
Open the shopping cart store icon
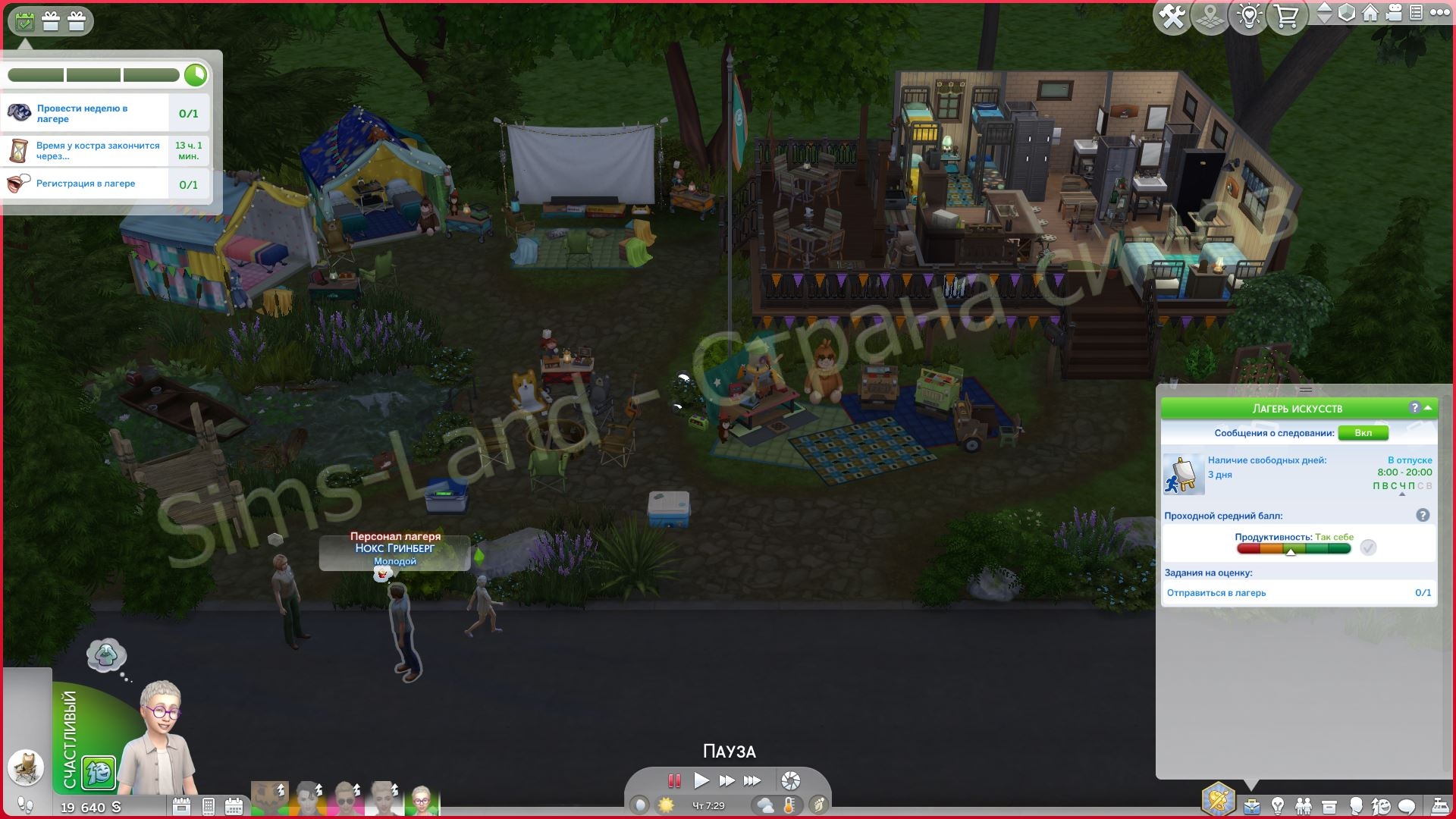(x=1286, y=16)
